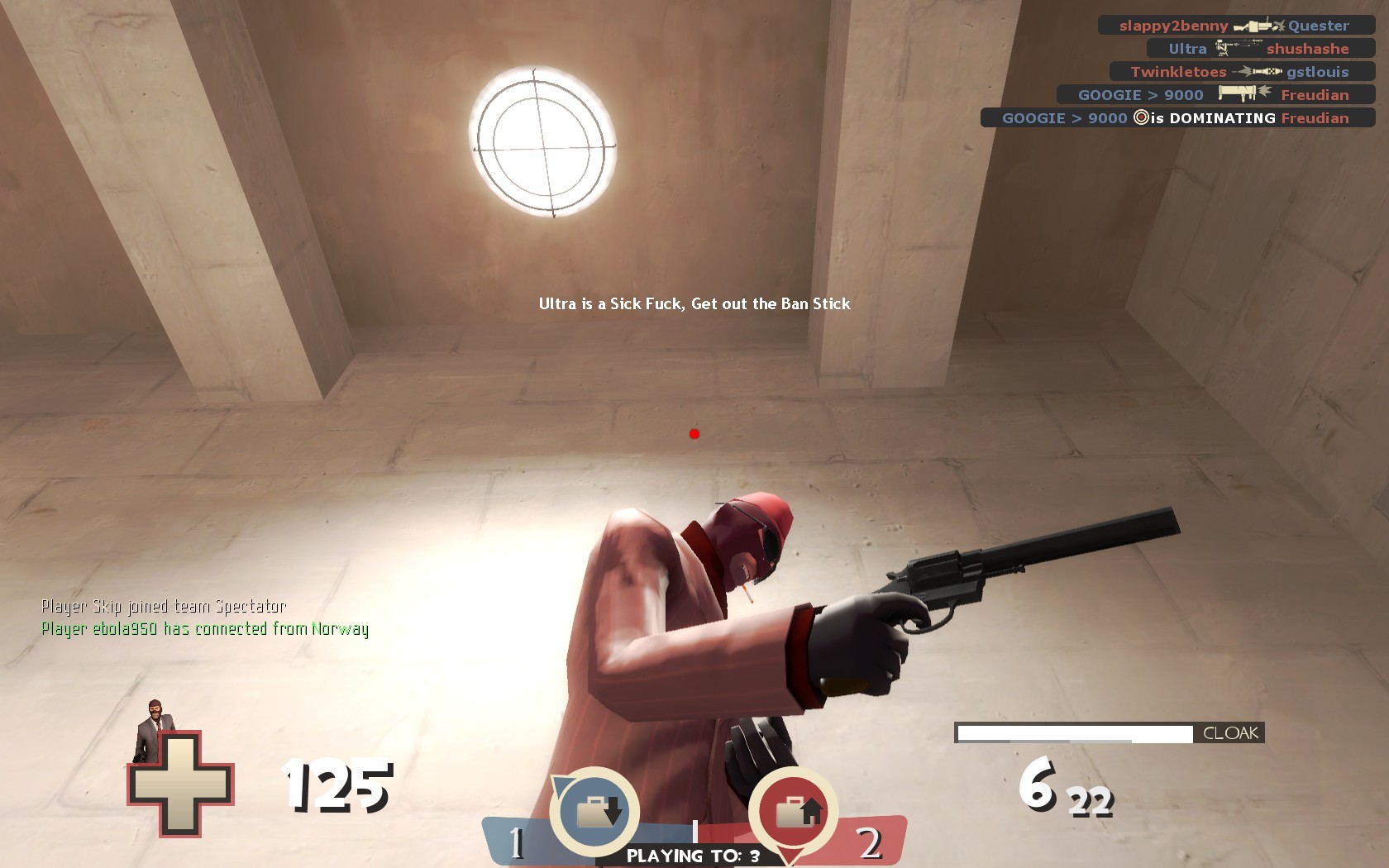Click the flamethrower kill icon beside GOOGIE > 9000
This screenshot has width=1389, height=868.
coord(1245,94)
